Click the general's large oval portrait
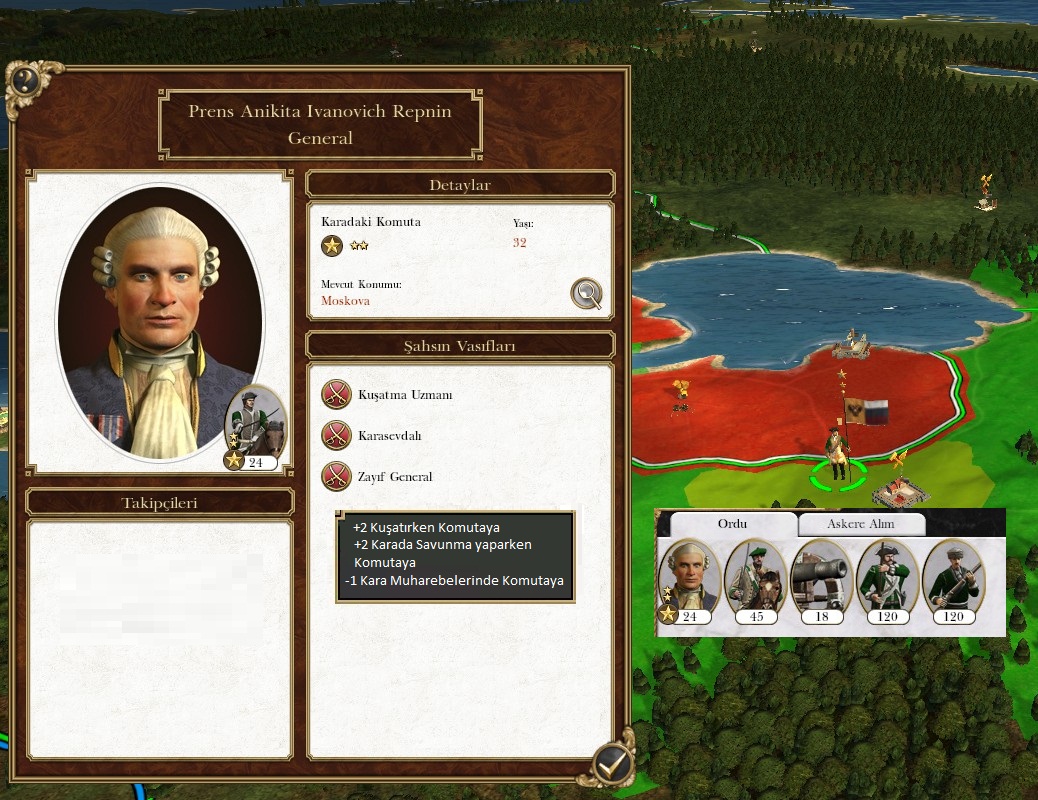 [160, 320]
